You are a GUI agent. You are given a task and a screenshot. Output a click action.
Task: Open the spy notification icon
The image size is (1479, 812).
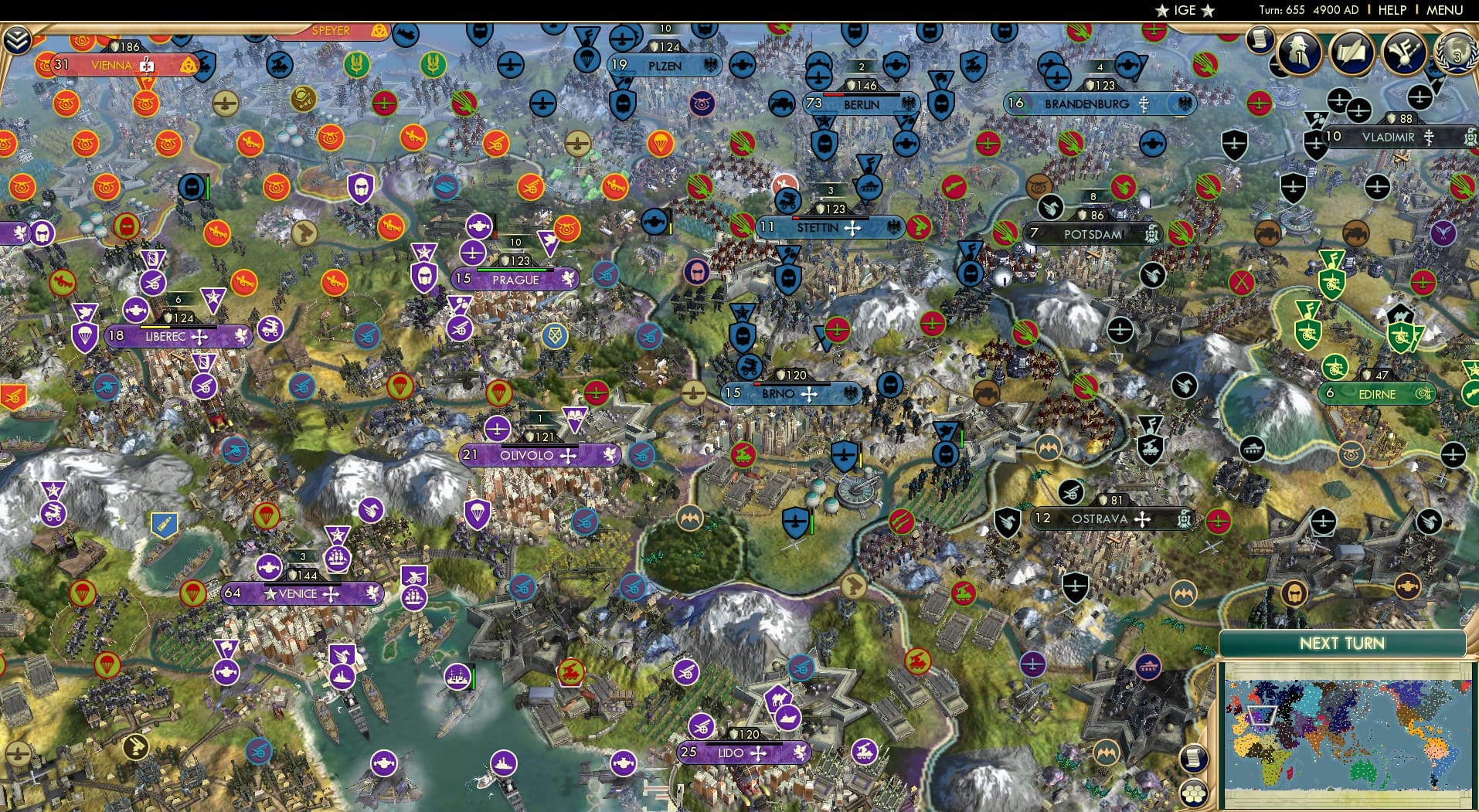pyautogui.click(x=1300, y=54)
